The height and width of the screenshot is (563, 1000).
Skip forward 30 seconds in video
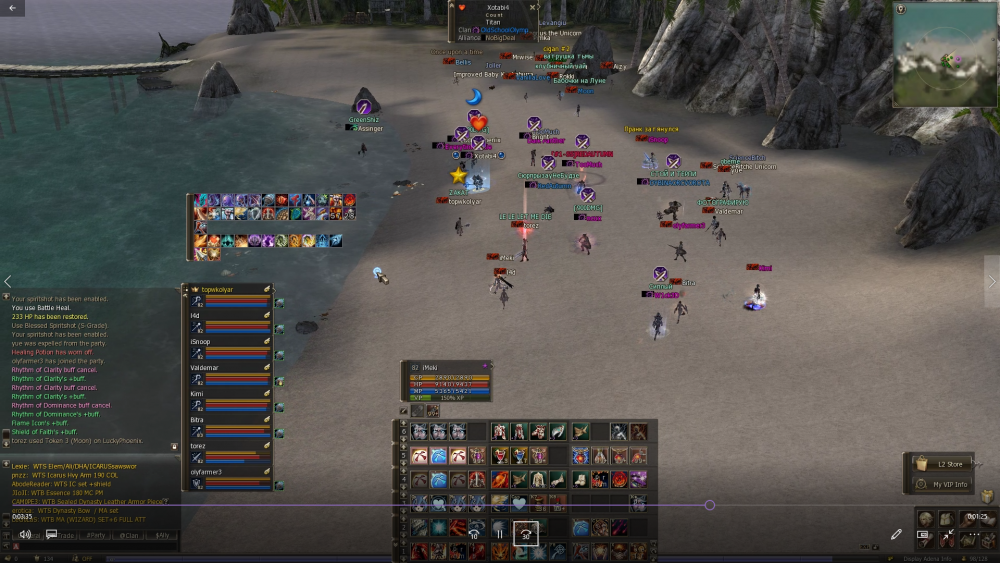[526, 534]
